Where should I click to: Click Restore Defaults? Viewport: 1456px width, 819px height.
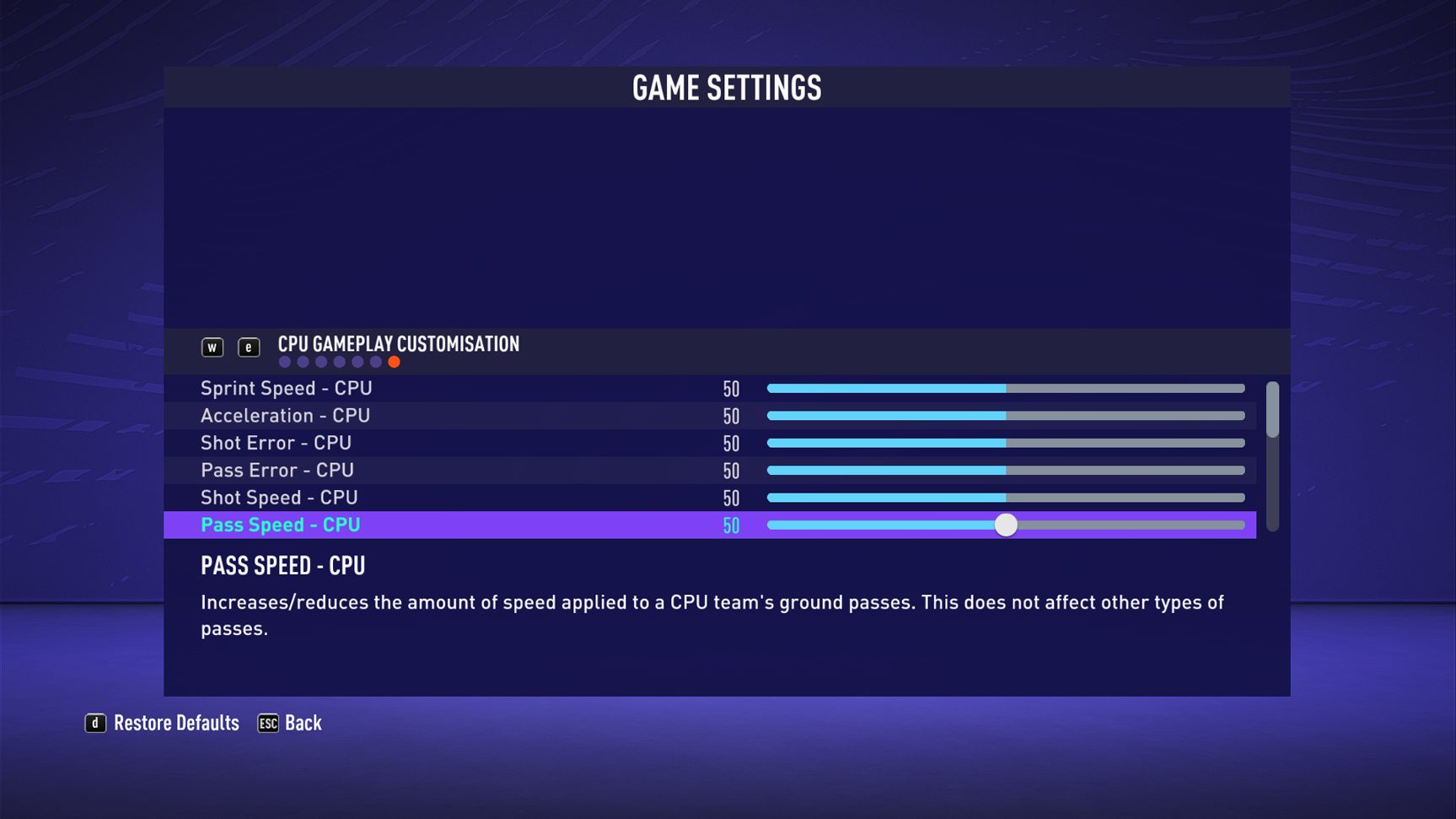177,723
